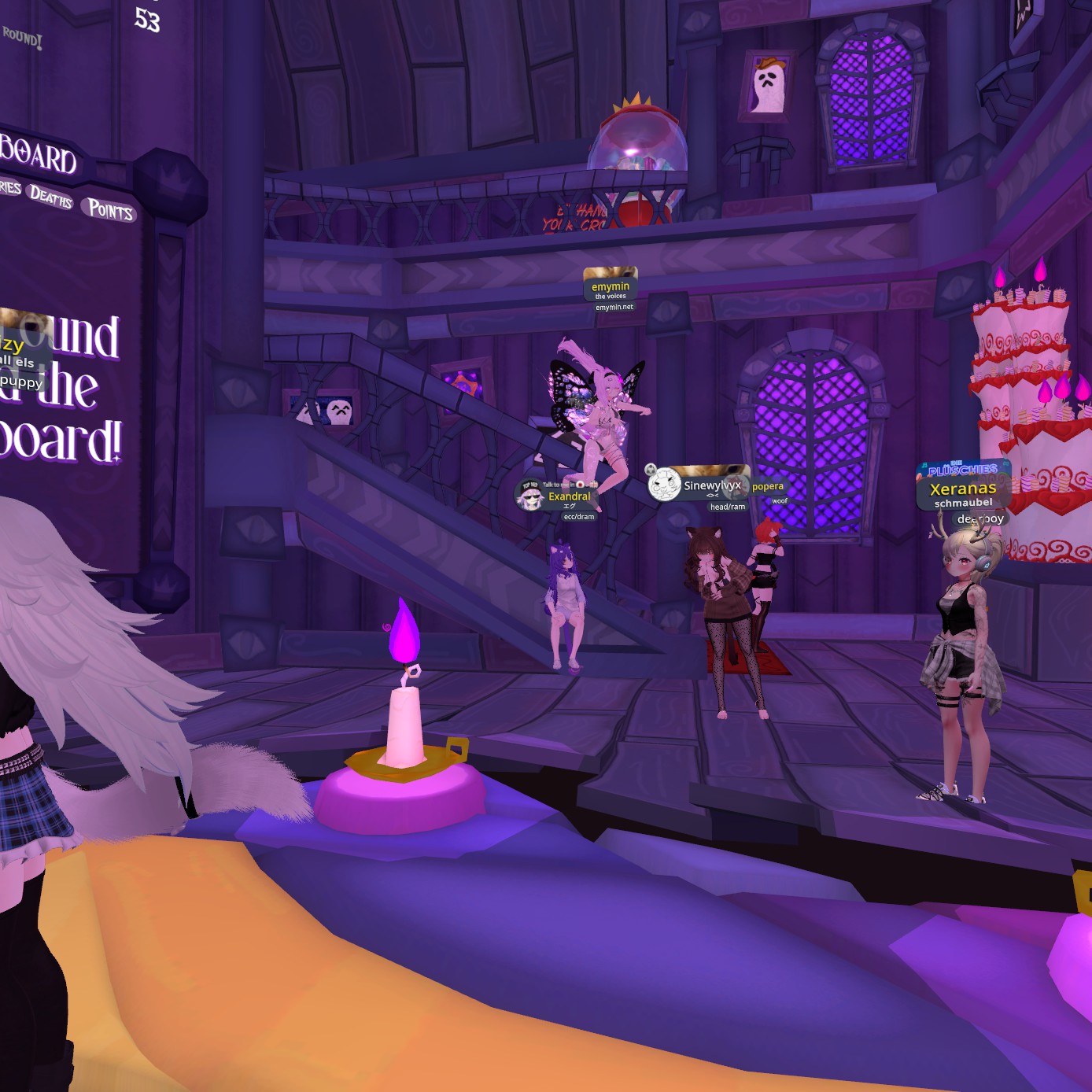Click popera's name tag
The image size is (1092, 1092).
coord(768,487)
